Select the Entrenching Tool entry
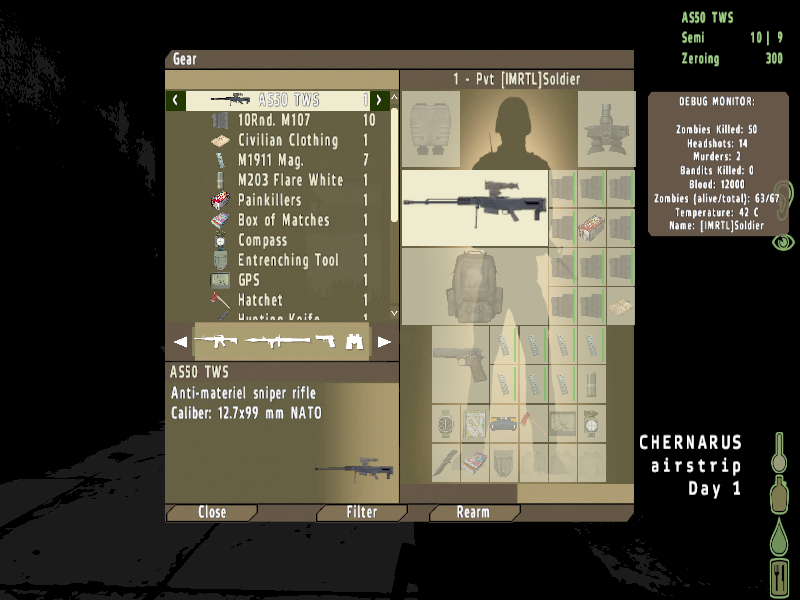The image size is (800, 600). pos(288,260)
